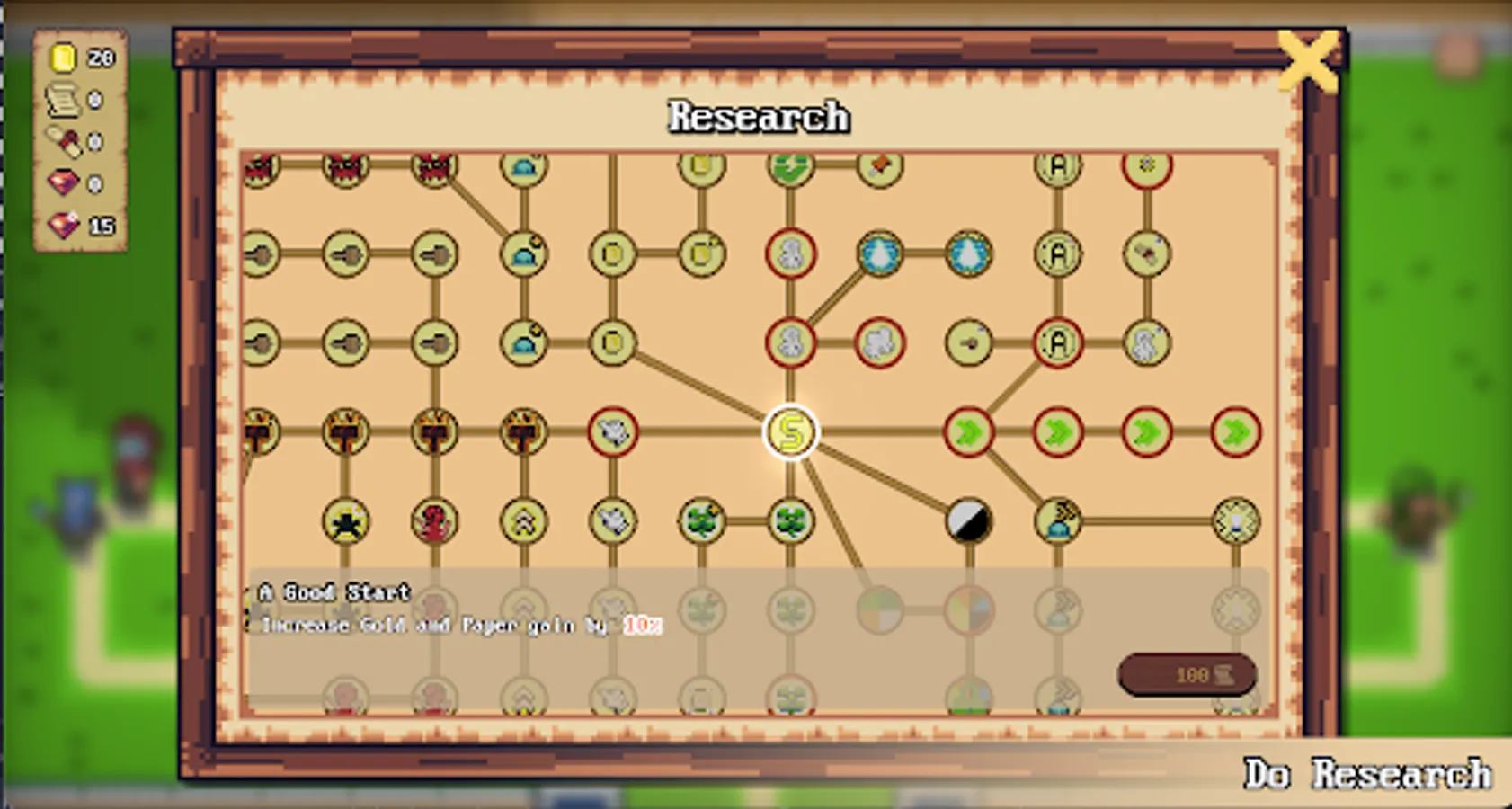The height and width of the screenshot is (809, 1512).
Task: Select the glowing S starting research node
Action: (791, 432)
